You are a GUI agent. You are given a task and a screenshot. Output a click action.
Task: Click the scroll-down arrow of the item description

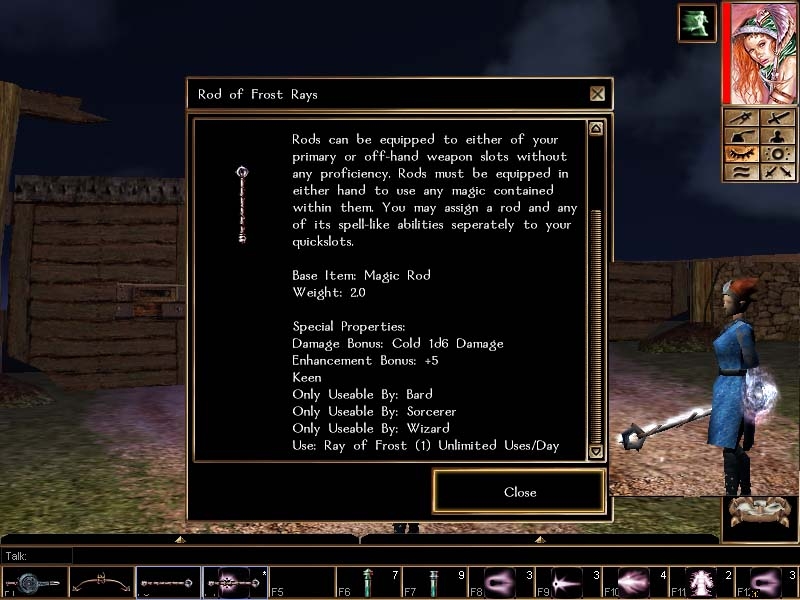pos(596,452)
